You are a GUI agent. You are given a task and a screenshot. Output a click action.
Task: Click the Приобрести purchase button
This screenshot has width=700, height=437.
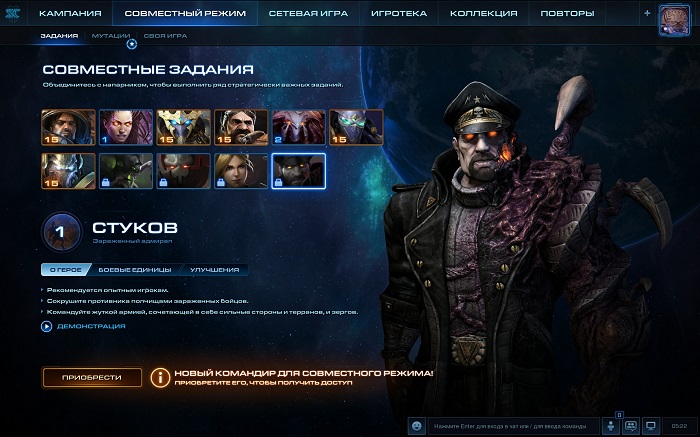(91, 377)
